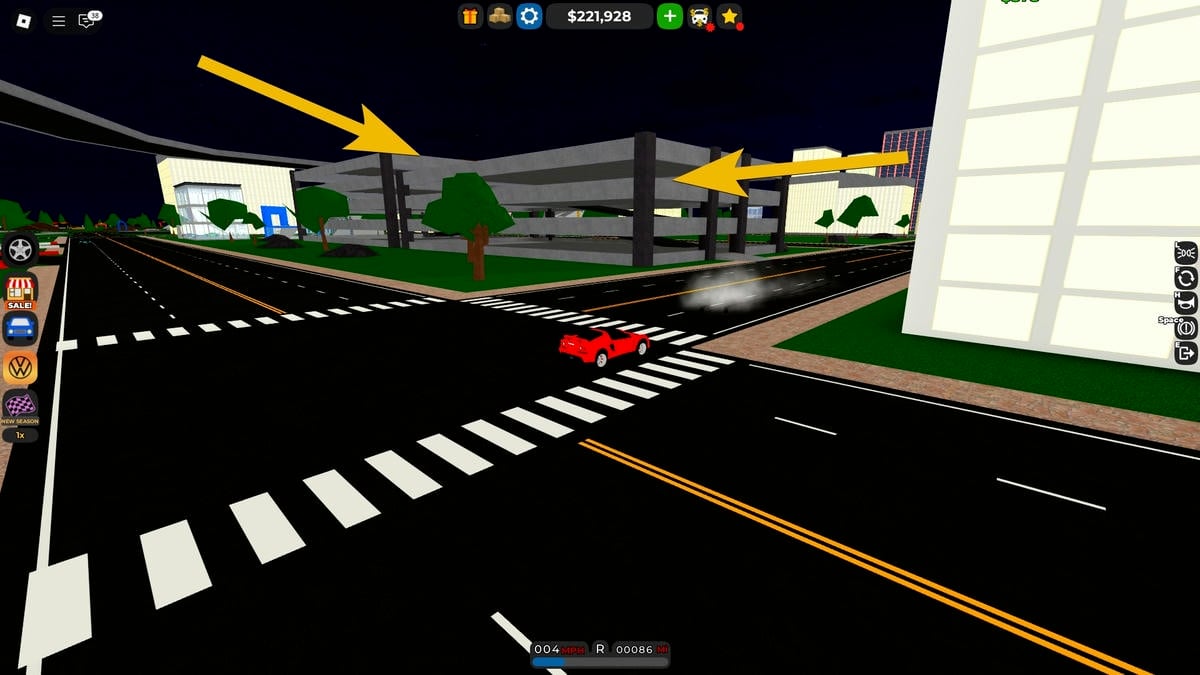The height and width of the screenshot is (675, 1200).
Task: Click the green plus to add cash
Action: [x=669, y=16]
